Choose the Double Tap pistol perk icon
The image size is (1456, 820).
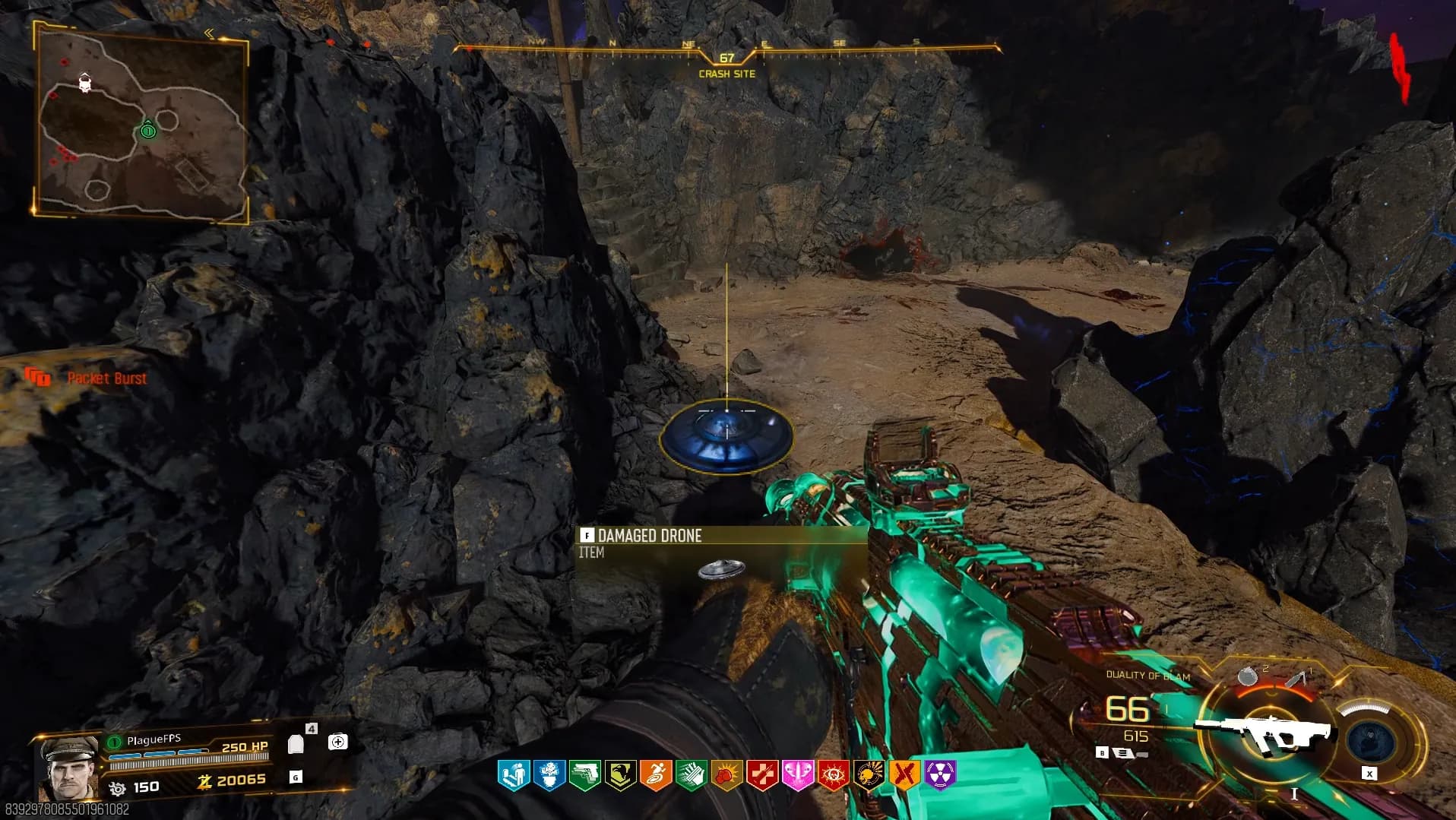pos(584,775)
